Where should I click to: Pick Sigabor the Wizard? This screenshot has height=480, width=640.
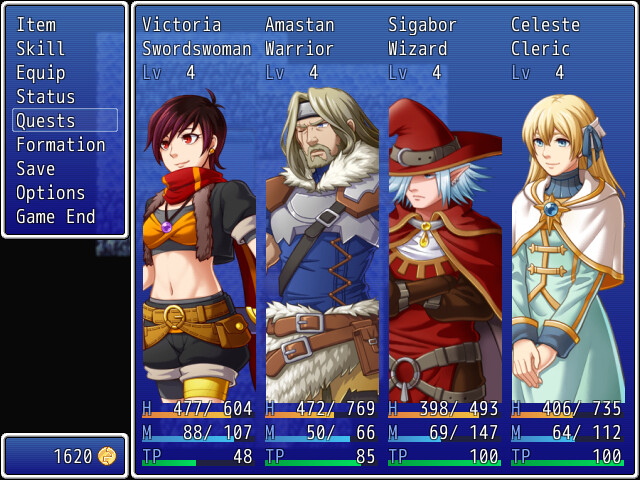[443, 240]
